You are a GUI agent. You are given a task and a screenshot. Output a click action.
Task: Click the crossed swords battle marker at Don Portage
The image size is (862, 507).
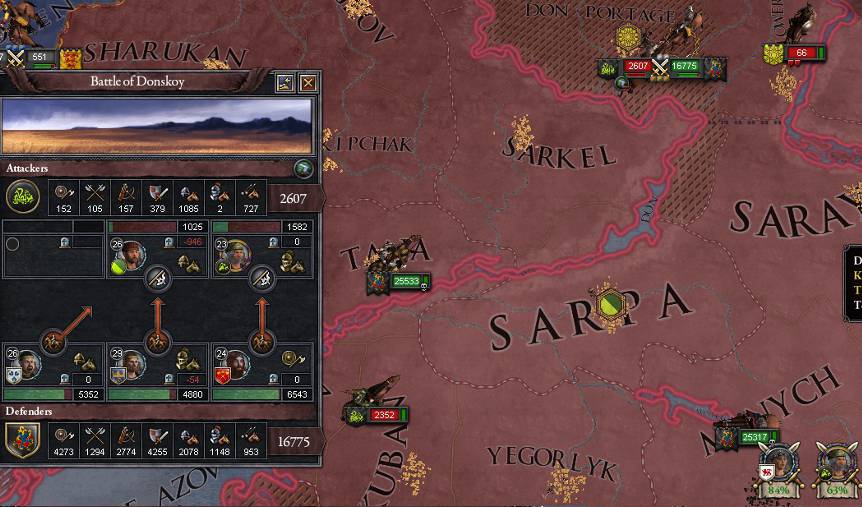click(x=659, y=68)
